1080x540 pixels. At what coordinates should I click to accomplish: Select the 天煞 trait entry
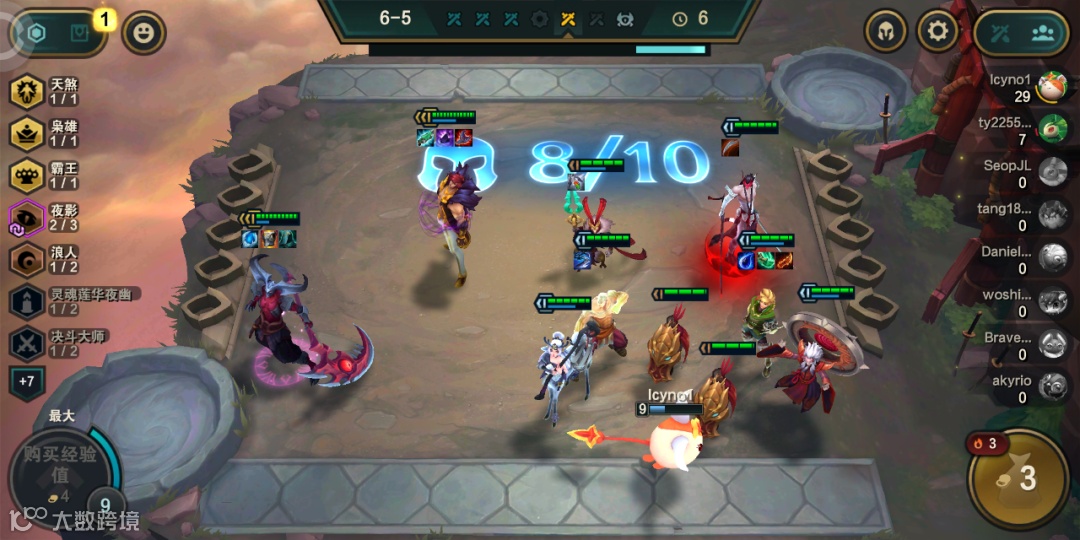tap(45, 93)
